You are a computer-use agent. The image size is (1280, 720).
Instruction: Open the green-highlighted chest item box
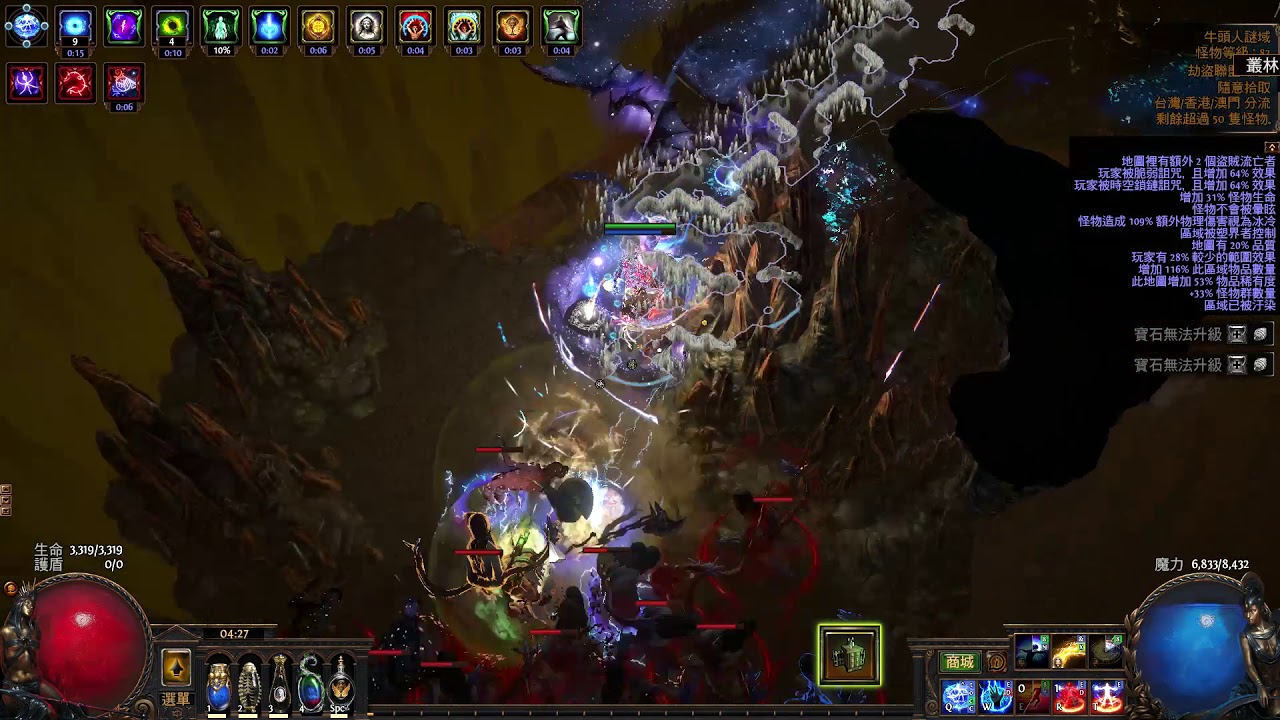click(849, 656)
